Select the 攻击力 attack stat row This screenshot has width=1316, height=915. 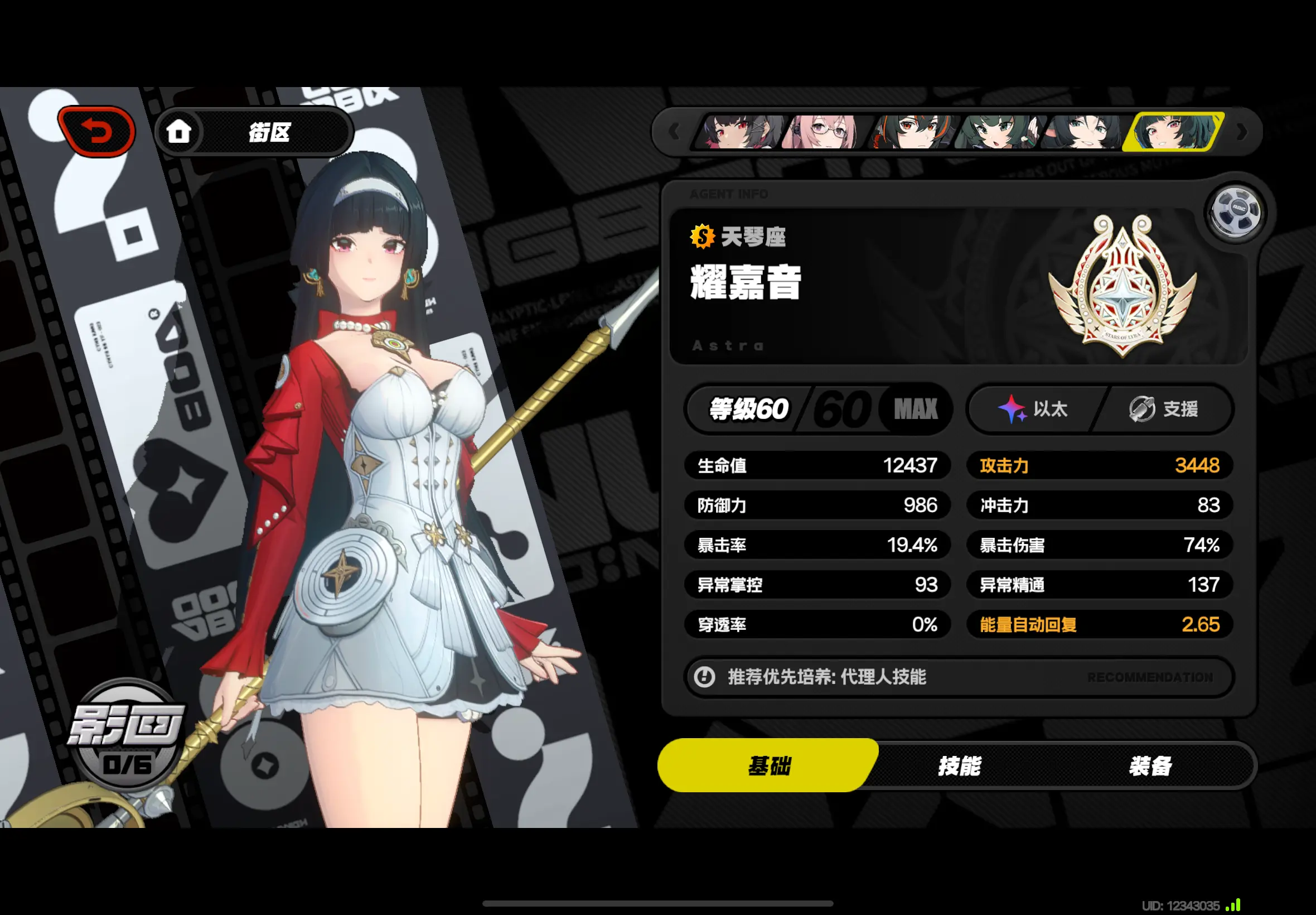[1099, 465]
